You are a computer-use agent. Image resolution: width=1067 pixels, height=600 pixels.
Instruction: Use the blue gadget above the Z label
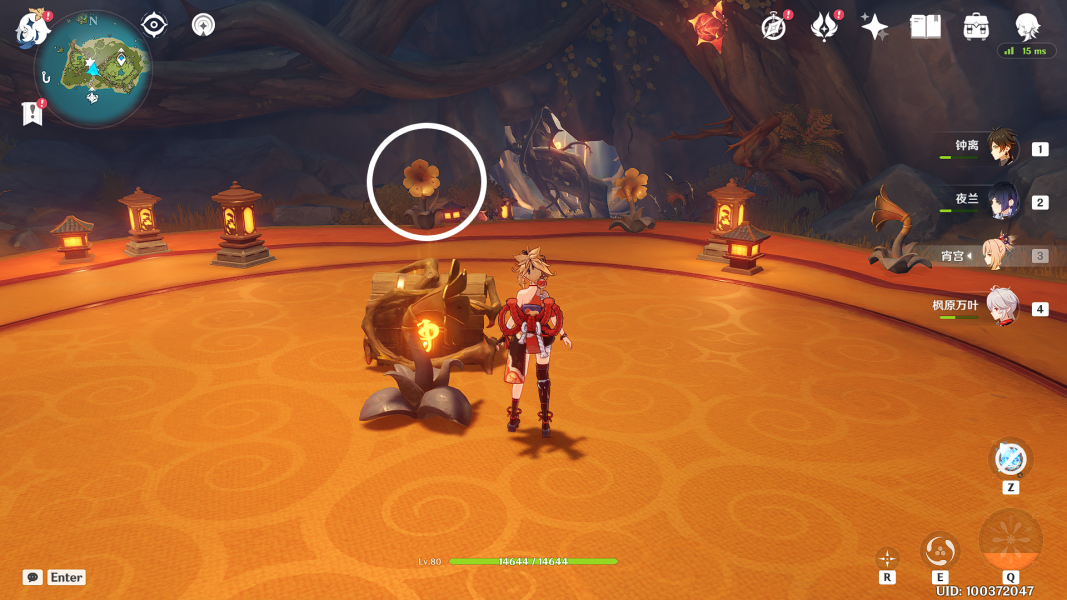[1010, 459]
